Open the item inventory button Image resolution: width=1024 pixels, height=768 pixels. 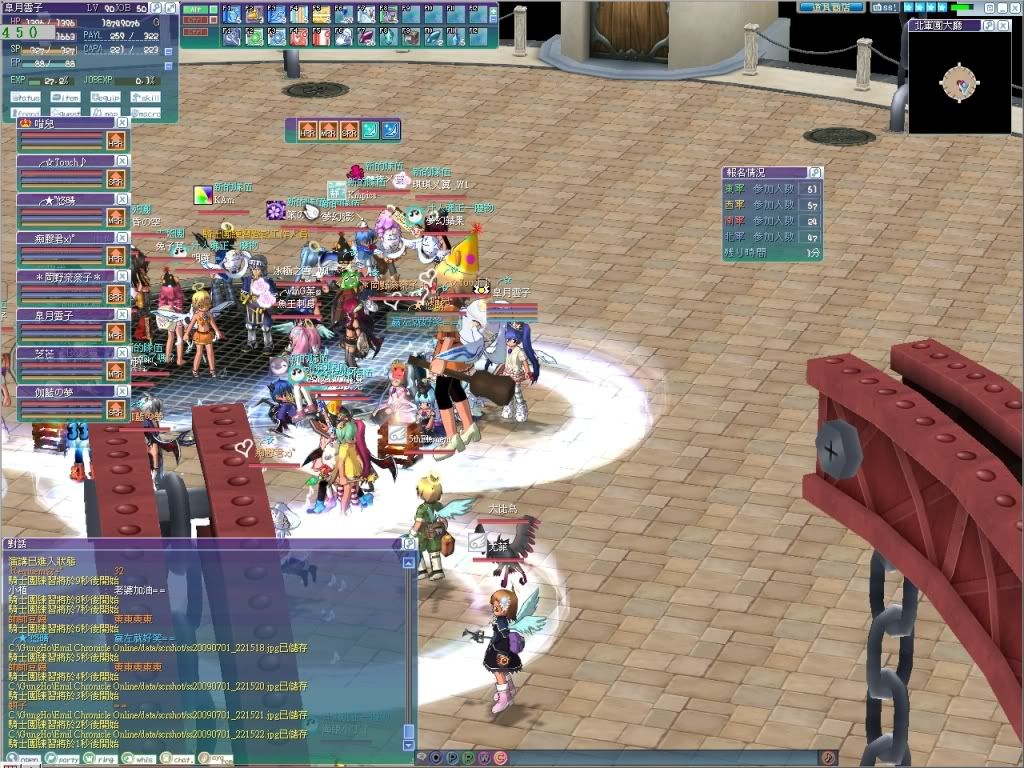(x=65, y=97)
